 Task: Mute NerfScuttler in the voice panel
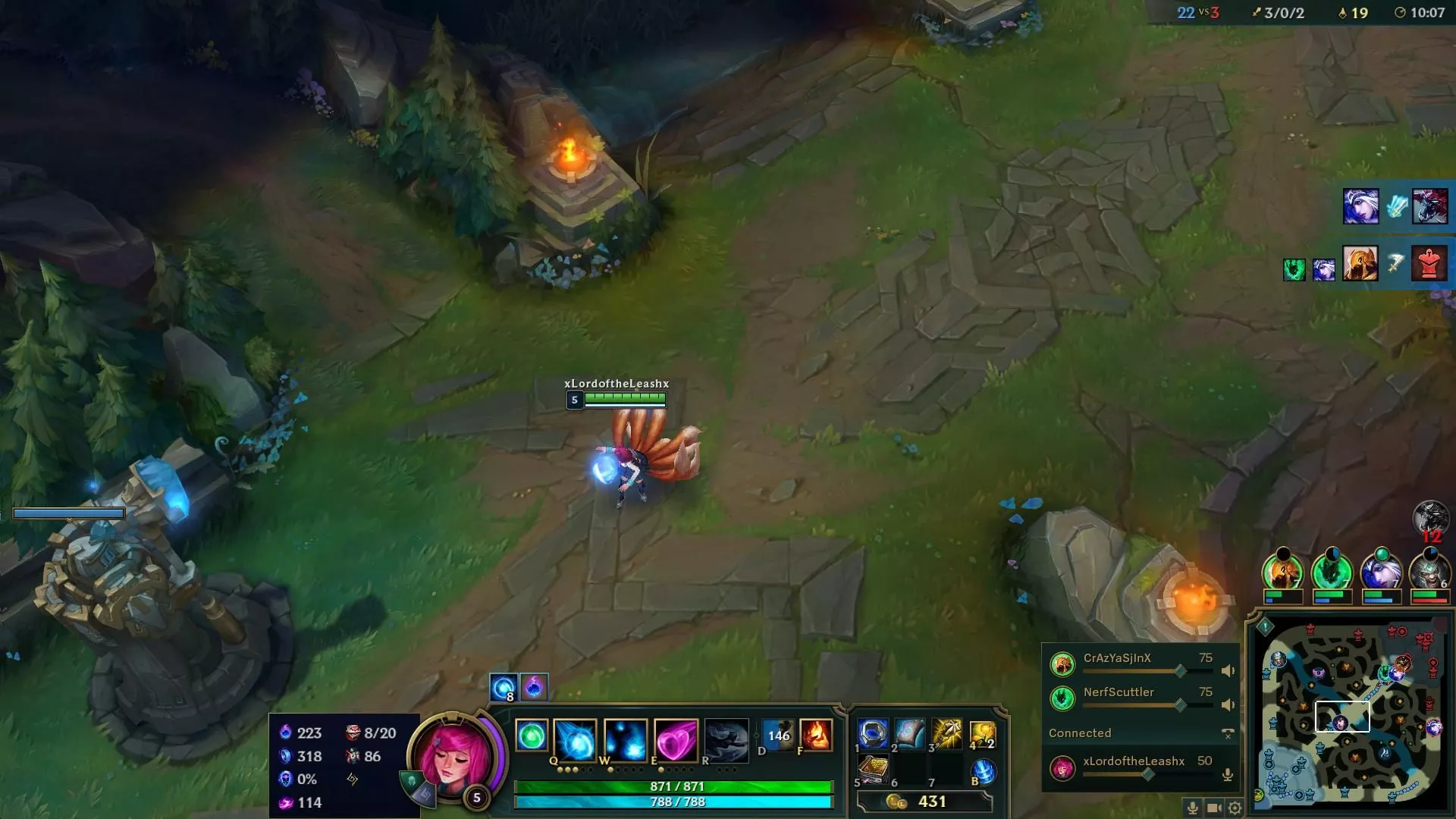coord(1228,705)
